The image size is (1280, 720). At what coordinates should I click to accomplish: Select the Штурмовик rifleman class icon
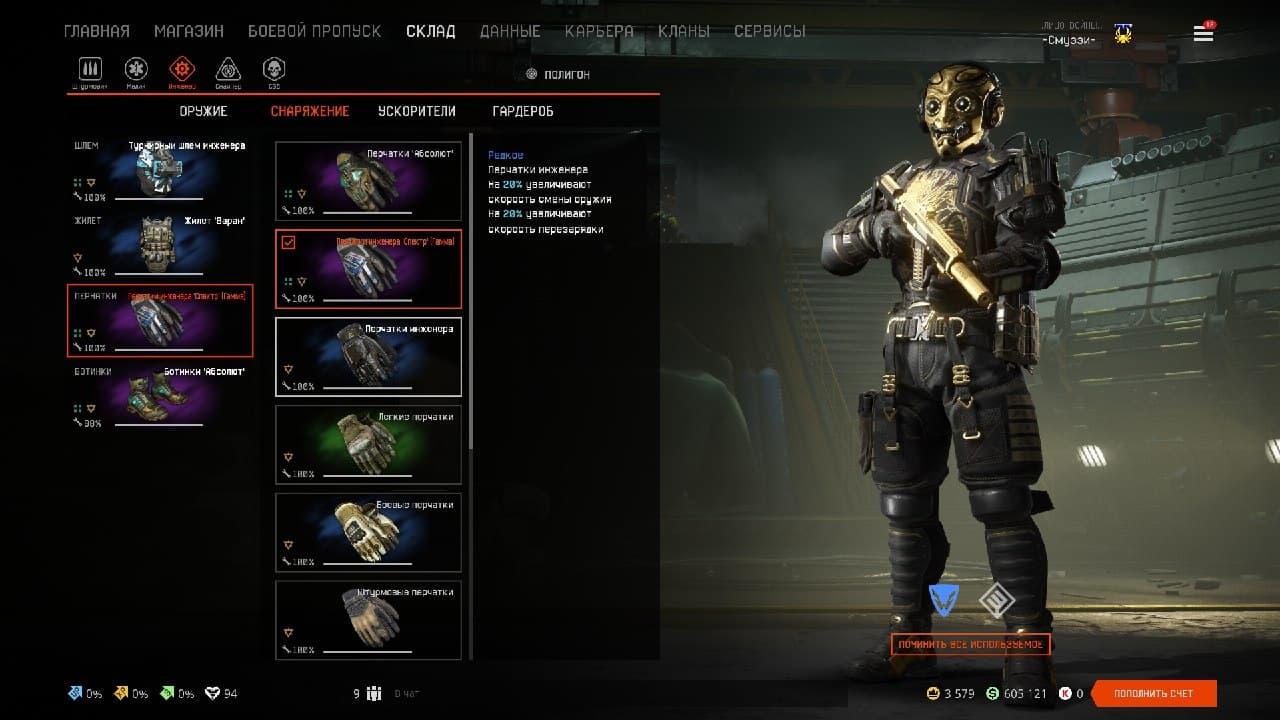(91, 69)
